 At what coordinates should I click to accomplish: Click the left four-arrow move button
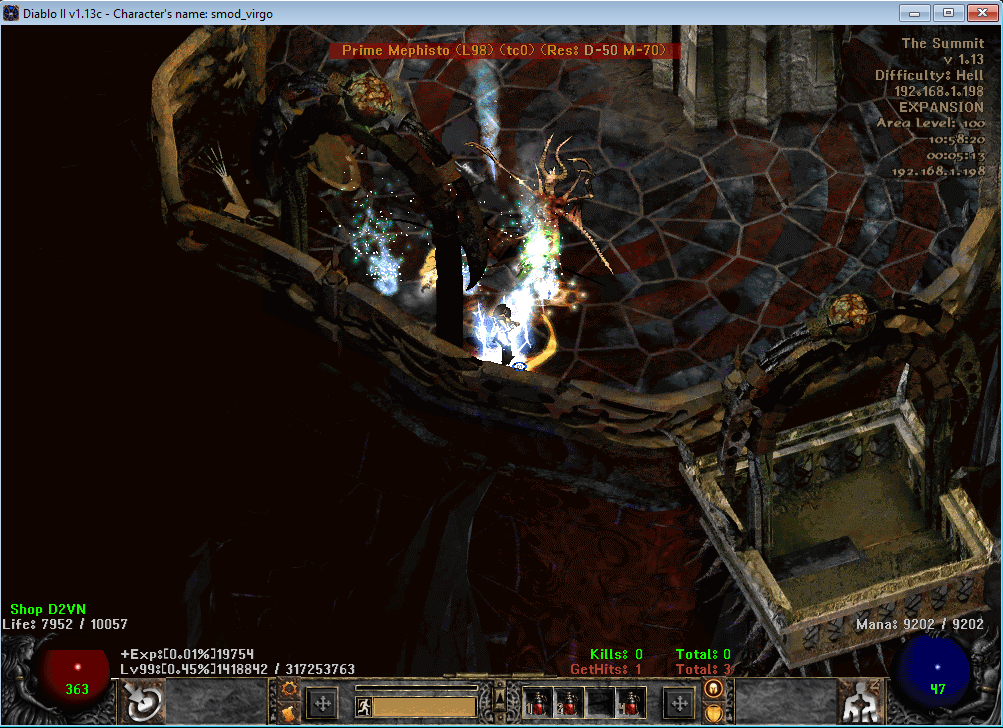click(323, 703)
